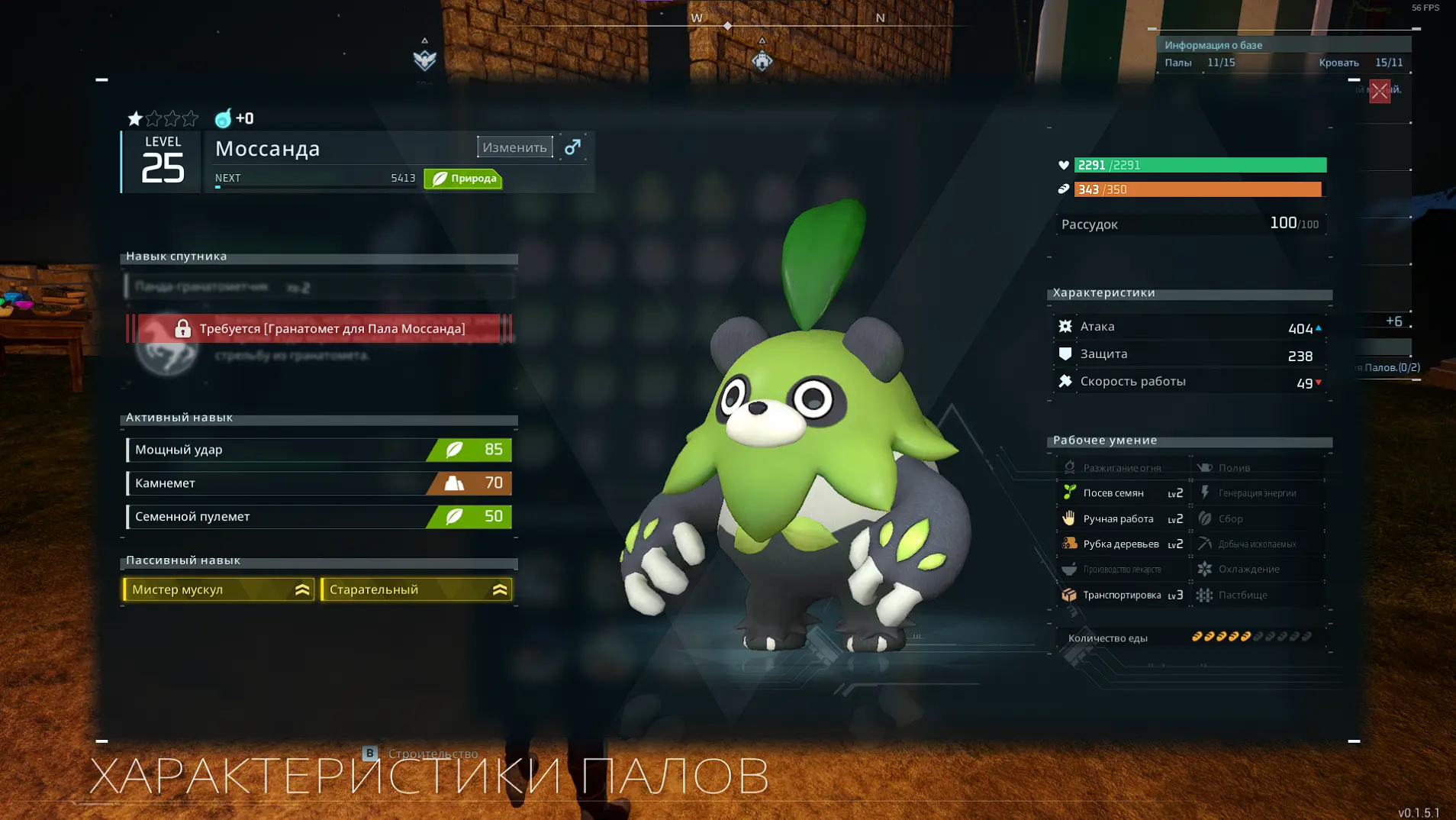Select the Рубка деревьев work skill

coord(1122,544)
